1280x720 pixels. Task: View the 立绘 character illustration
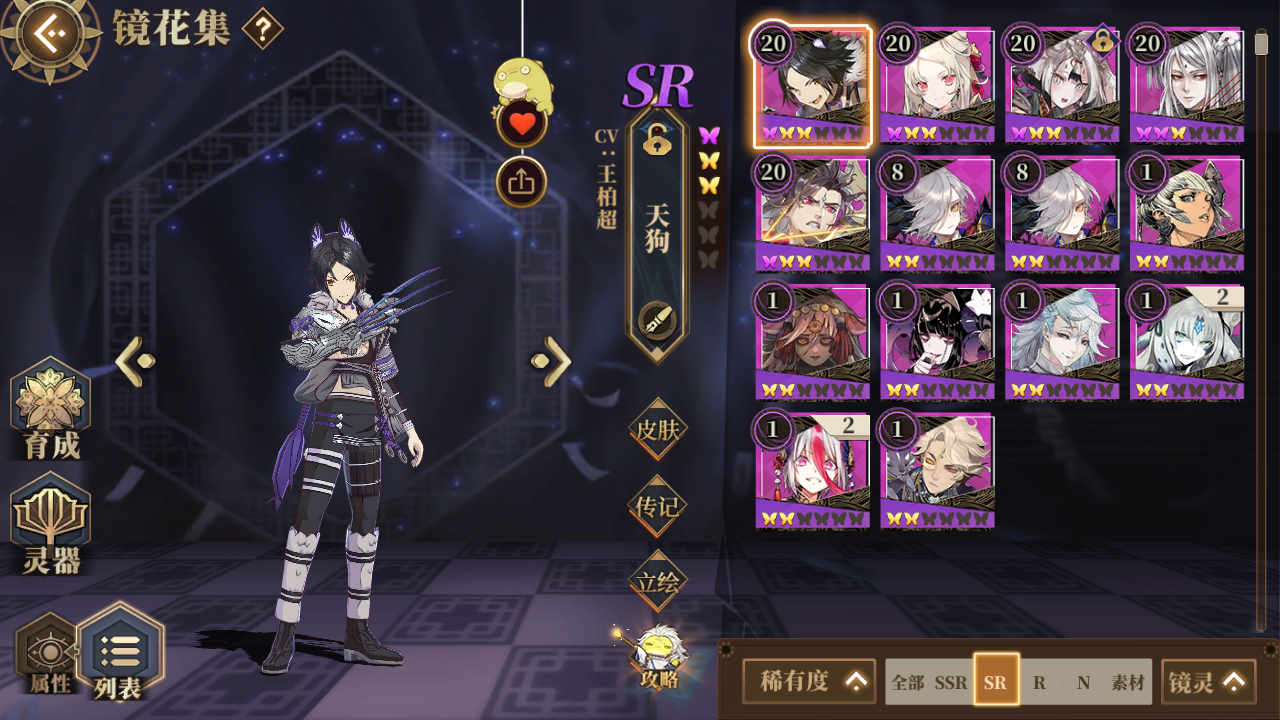coord(658,581)
